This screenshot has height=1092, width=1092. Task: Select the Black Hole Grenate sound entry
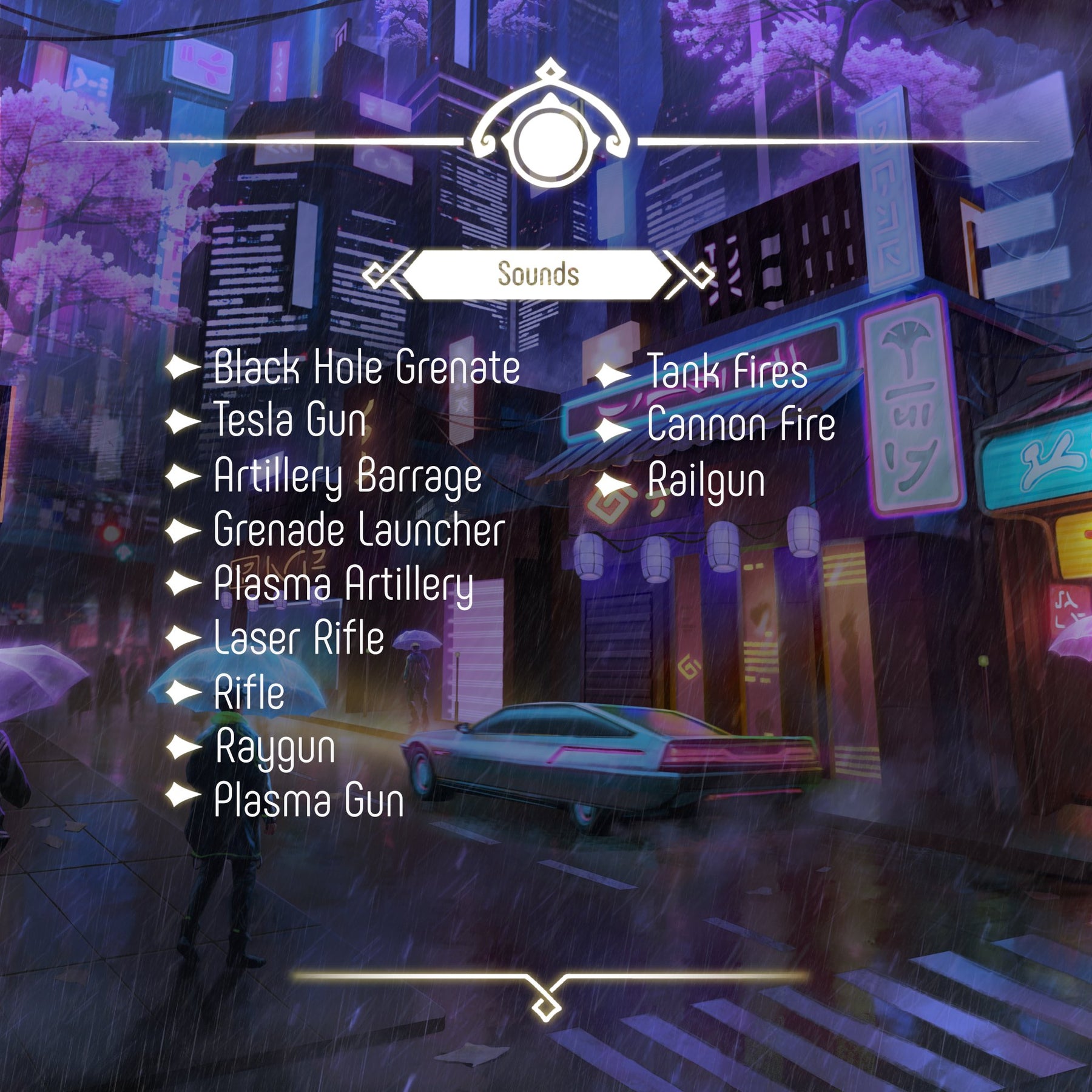[366, 368]
